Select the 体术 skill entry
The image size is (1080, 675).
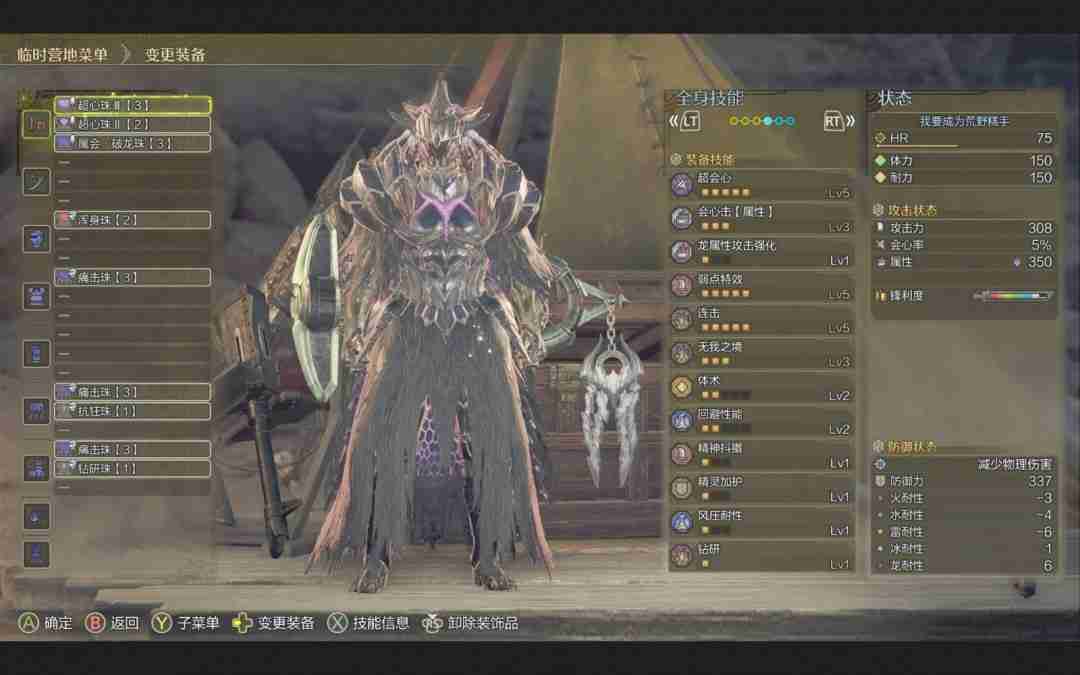point(762,387)
